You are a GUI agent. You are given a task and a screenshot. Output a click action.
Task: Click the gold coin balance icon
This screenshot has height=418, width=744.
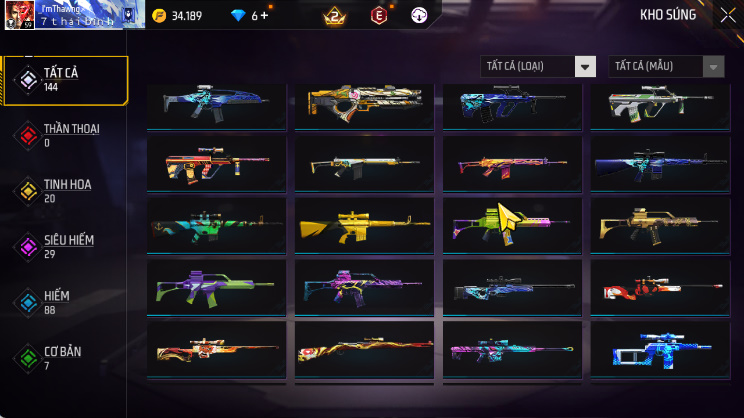[x=160, y=16]
